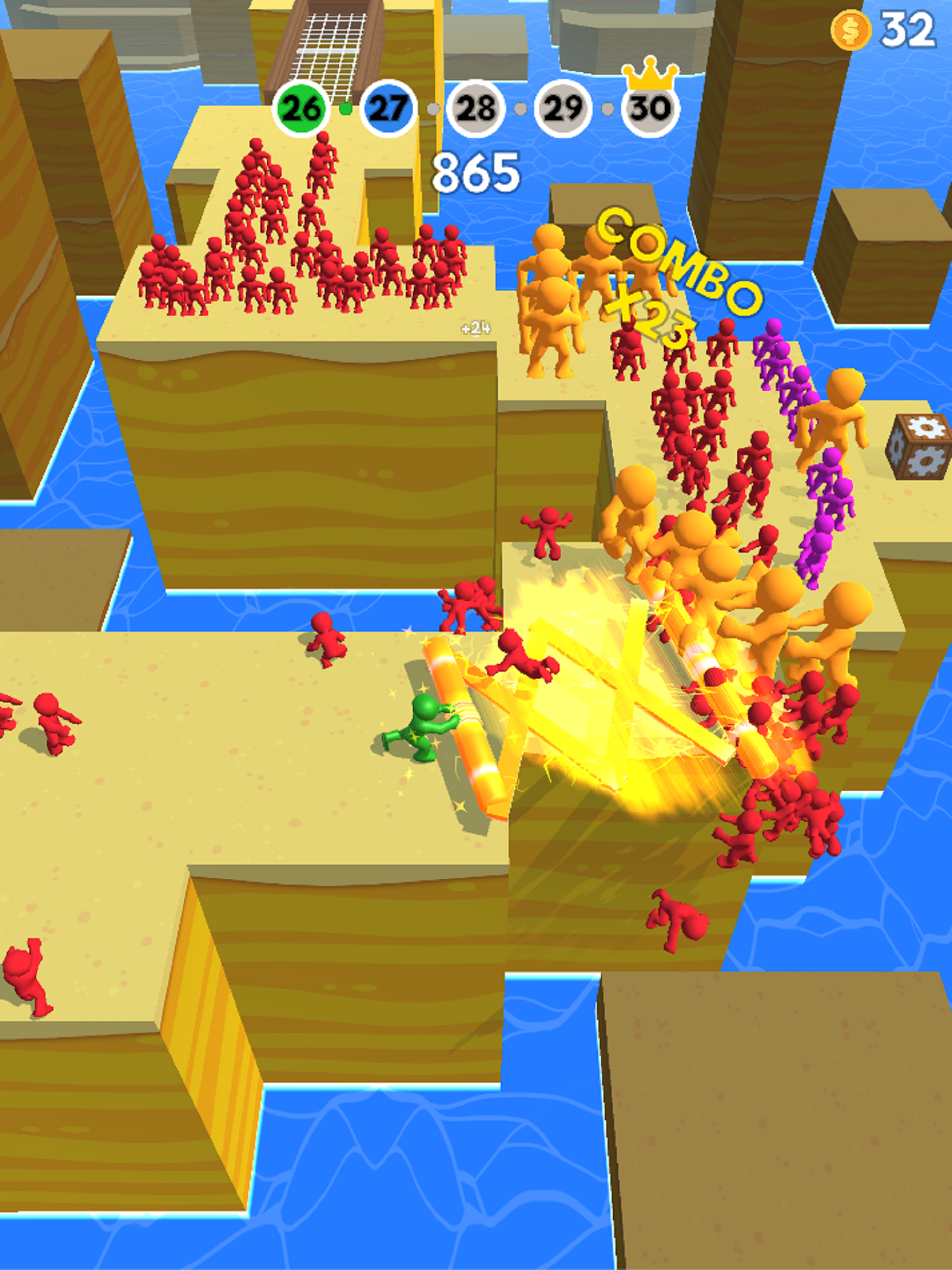Select the blue level 27 marker
The width and height of the screenshot is (952, 1270).
pyautogui.click(x=388, y=109)
